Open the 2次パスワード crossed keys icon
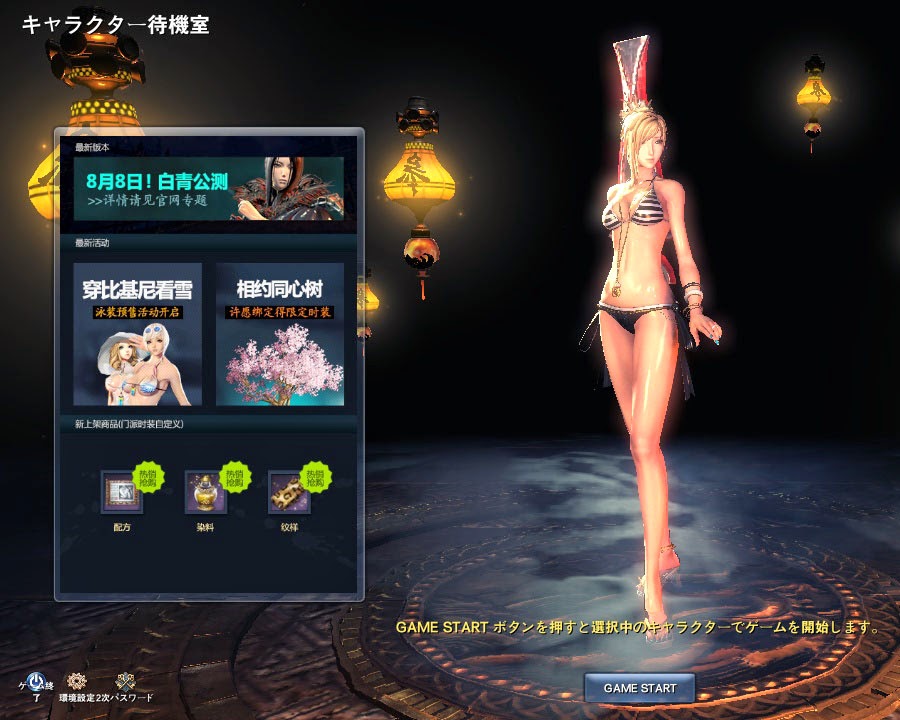The height and width of the screenshot is (720, 900). pyautogui.click(x=125, y=682)
